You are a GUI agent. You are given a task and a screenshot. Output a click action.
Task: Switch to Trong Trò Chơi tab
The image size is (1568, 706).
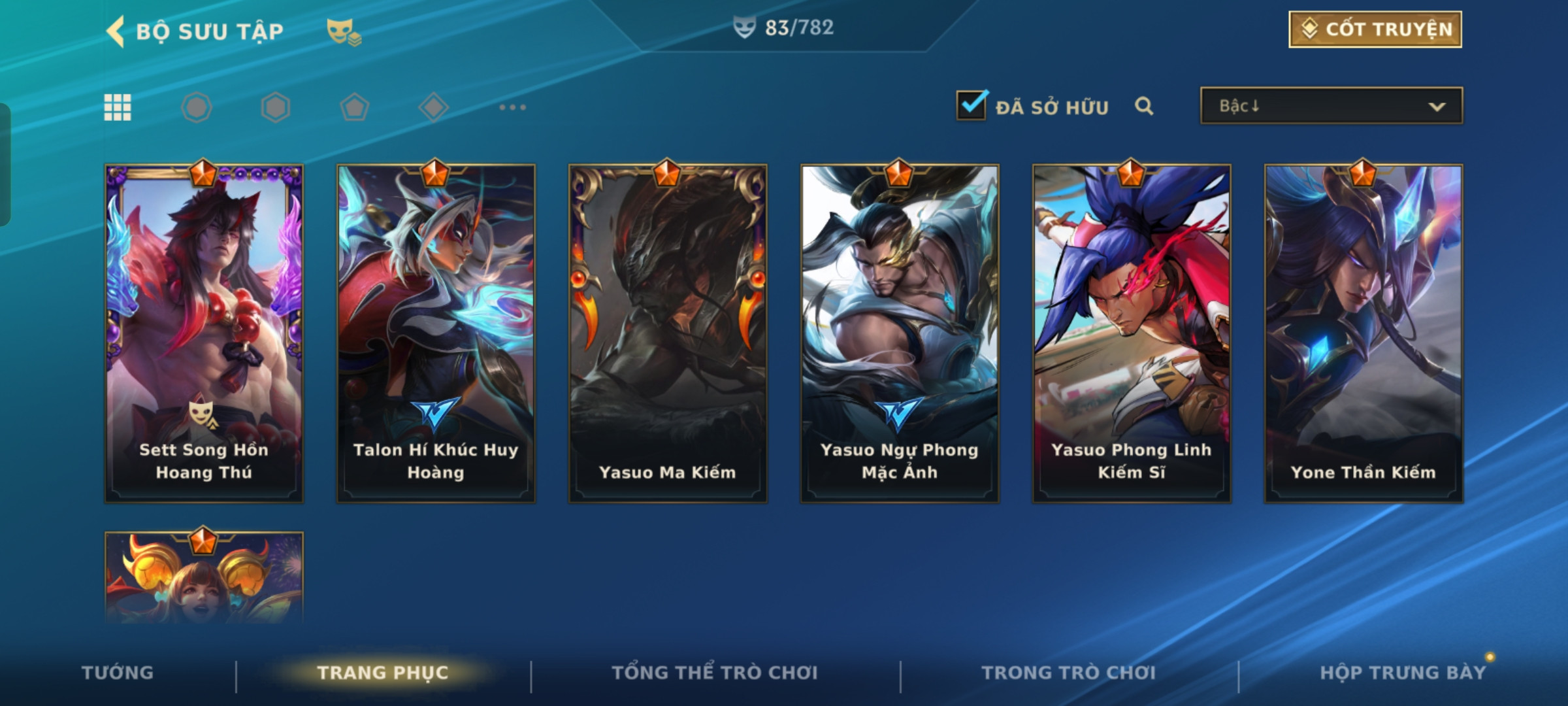(1068, 673)
